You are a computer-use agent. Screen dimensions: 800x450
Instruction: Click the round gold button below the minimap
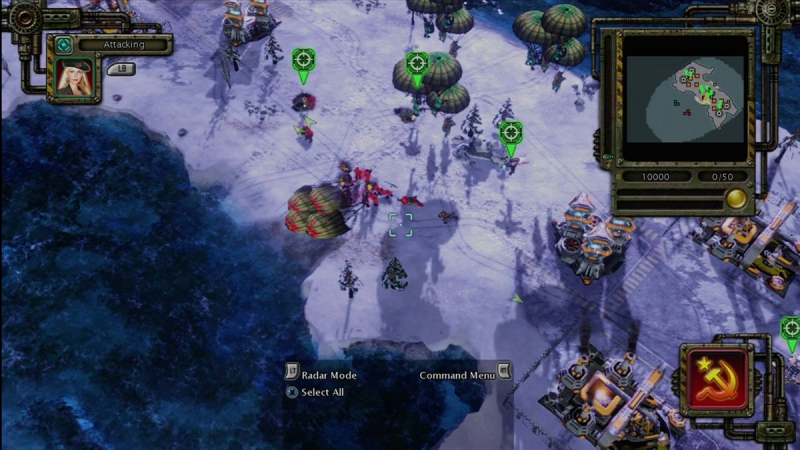click(736, 198)
